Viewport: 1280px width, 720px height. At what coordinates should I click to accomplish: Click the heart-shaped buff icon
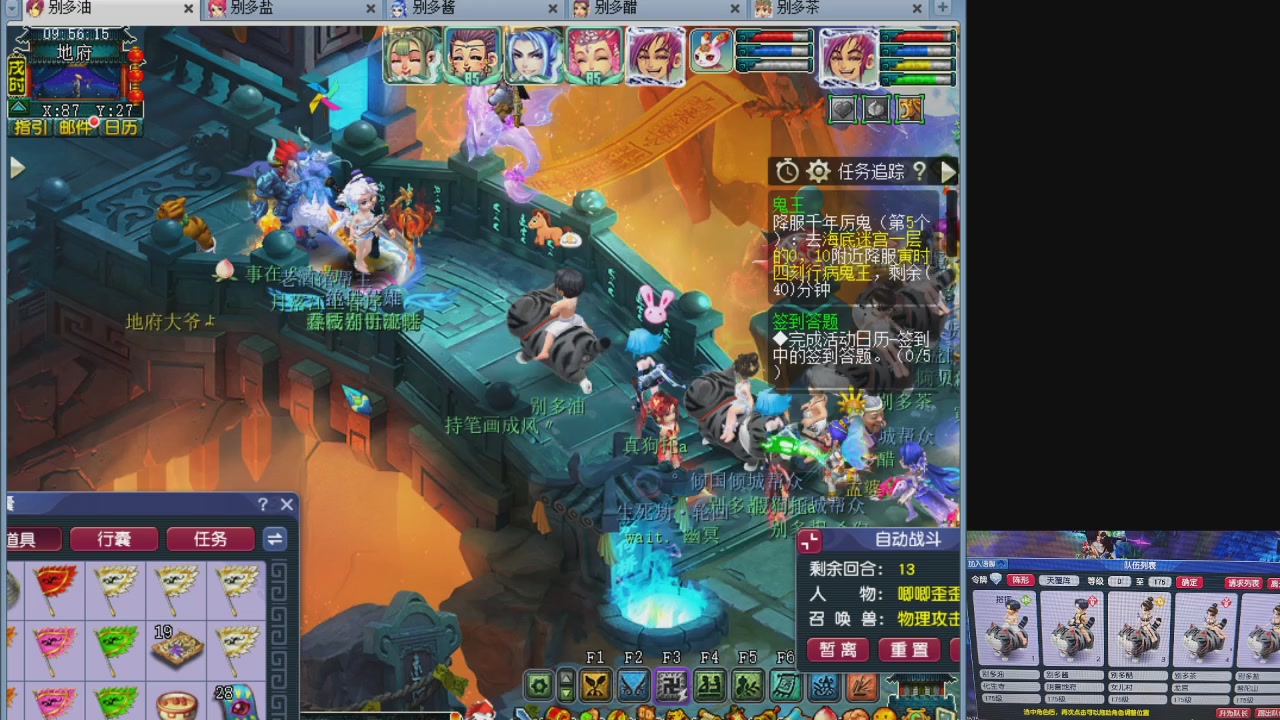[x=842, y=109]
